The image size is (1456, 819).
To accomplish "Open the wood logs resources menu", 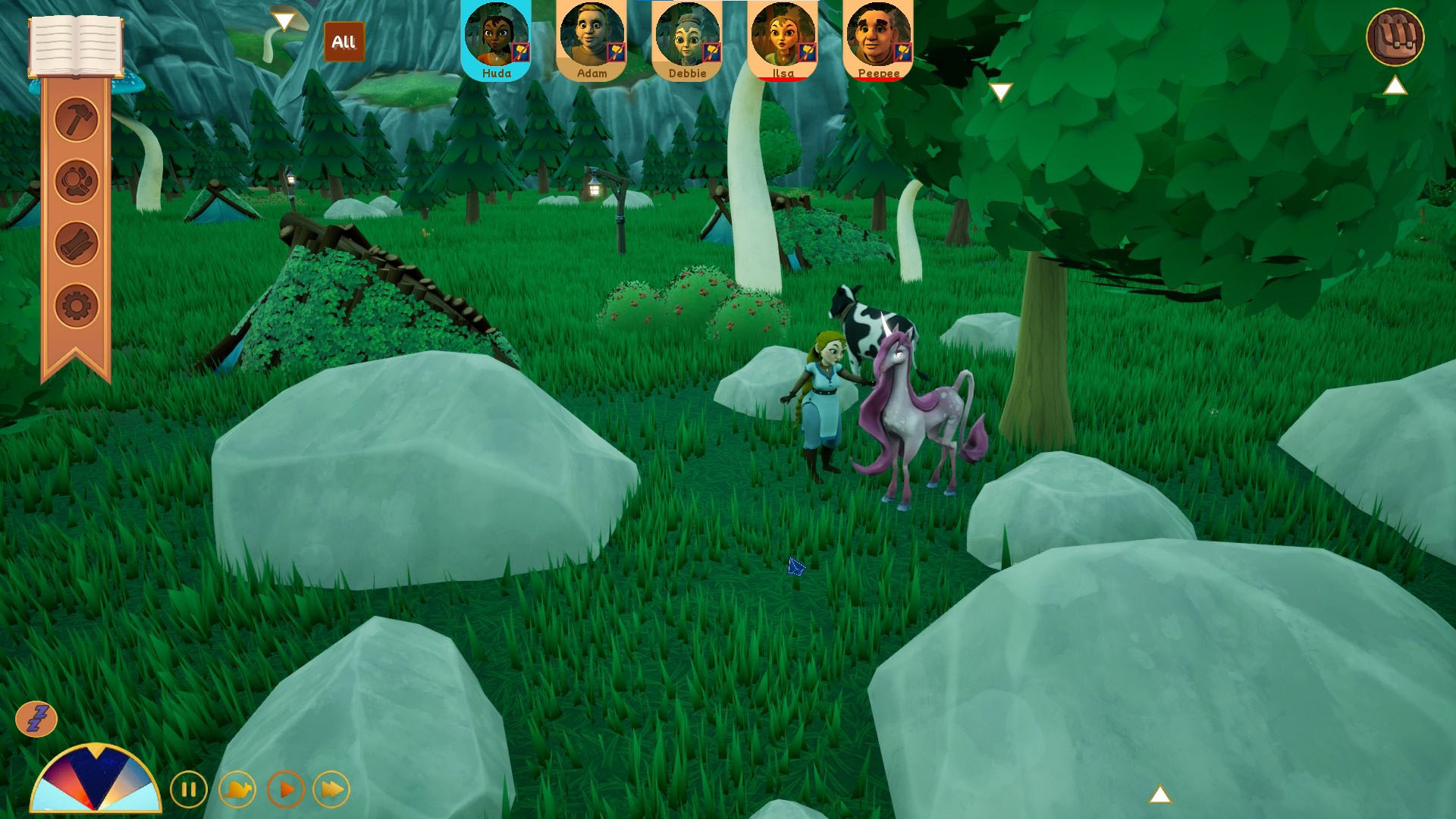I will (x=77, y=244).
